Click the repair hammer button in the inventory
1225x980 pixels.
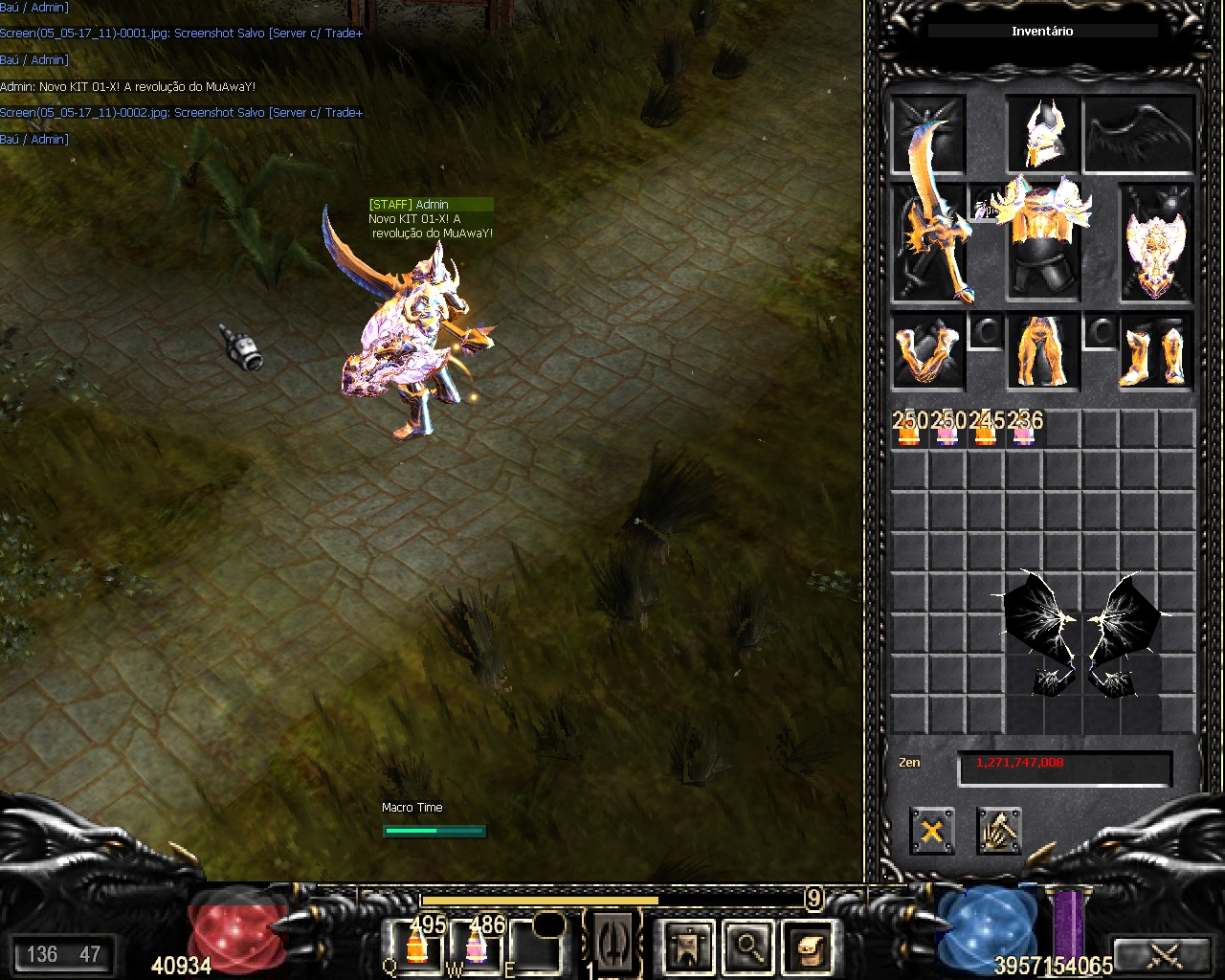(x=999, y=830)
